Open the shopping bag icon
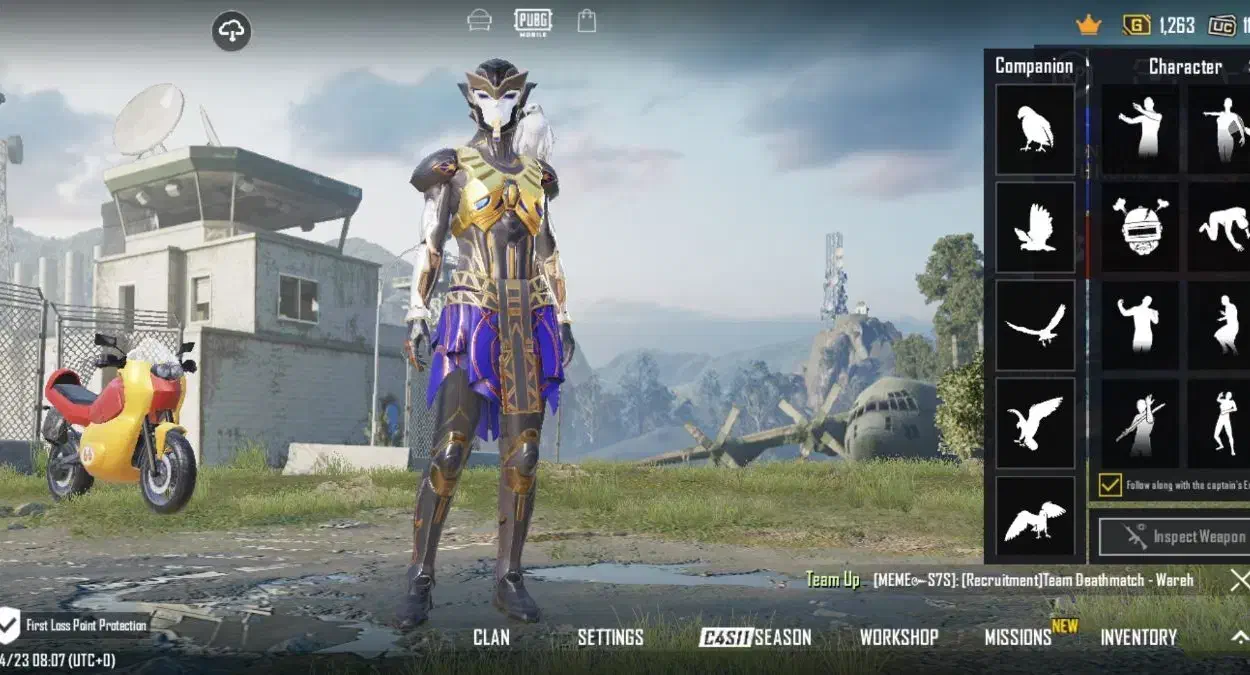Screen dimensions: 1250x675 coord(586,21)
